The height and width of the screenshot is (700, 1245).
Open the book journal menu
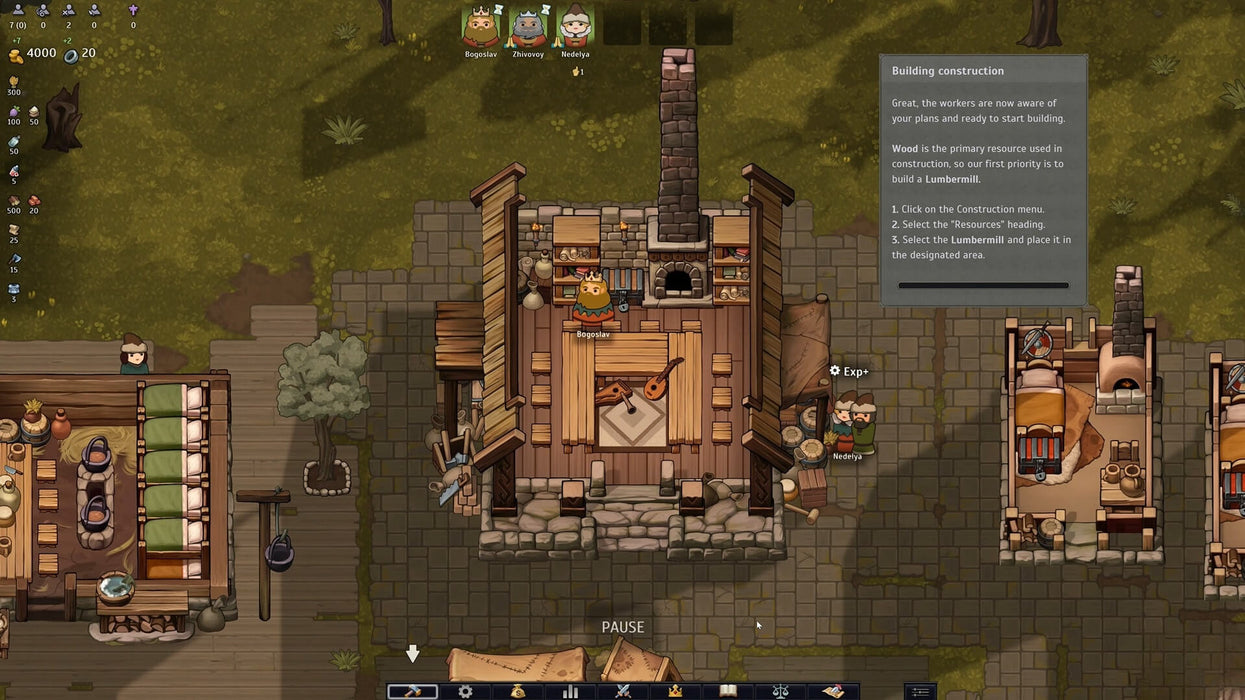[x=728, y=691]
